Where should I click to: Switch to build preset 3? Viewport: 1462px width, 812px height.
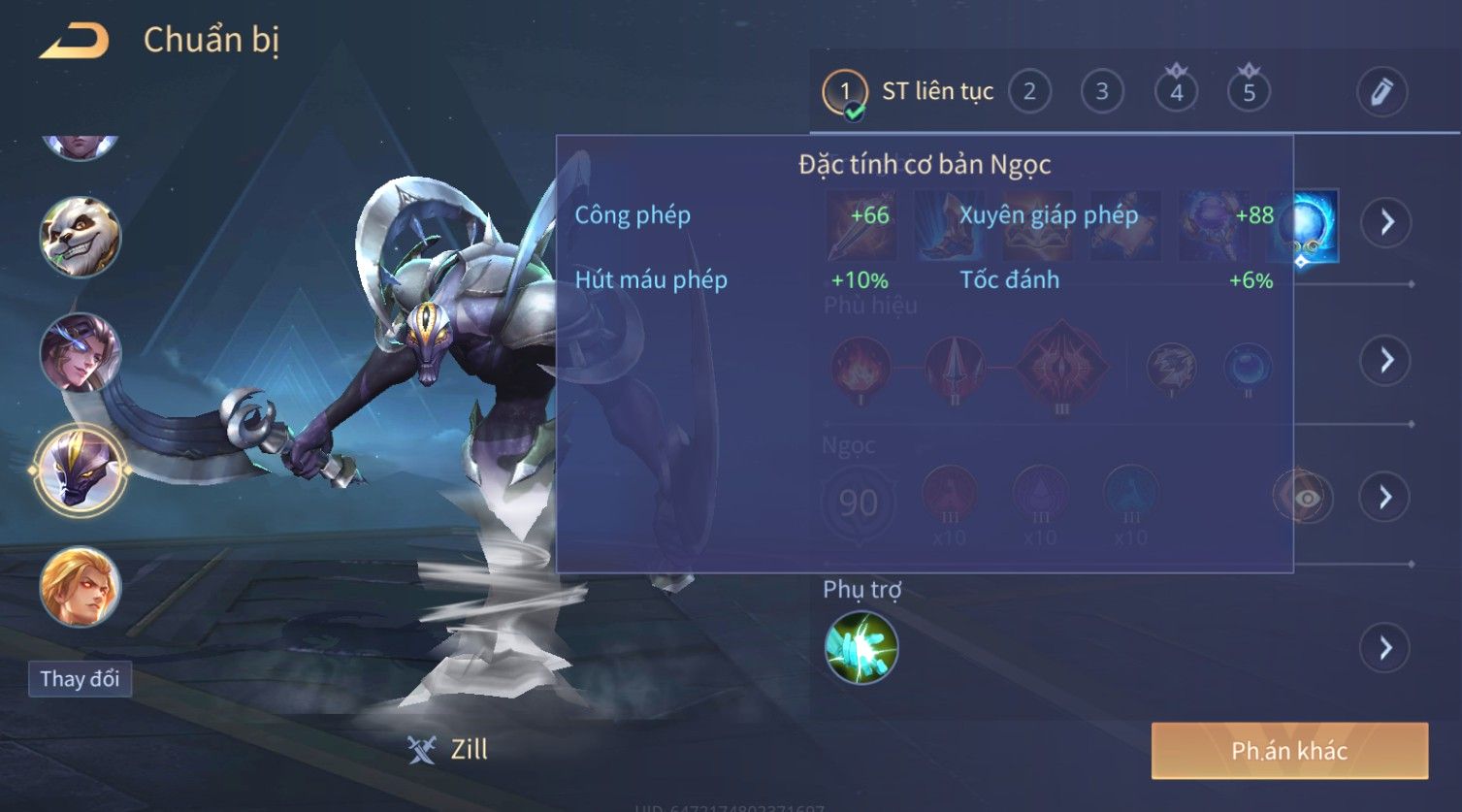tap(1102, 92)
